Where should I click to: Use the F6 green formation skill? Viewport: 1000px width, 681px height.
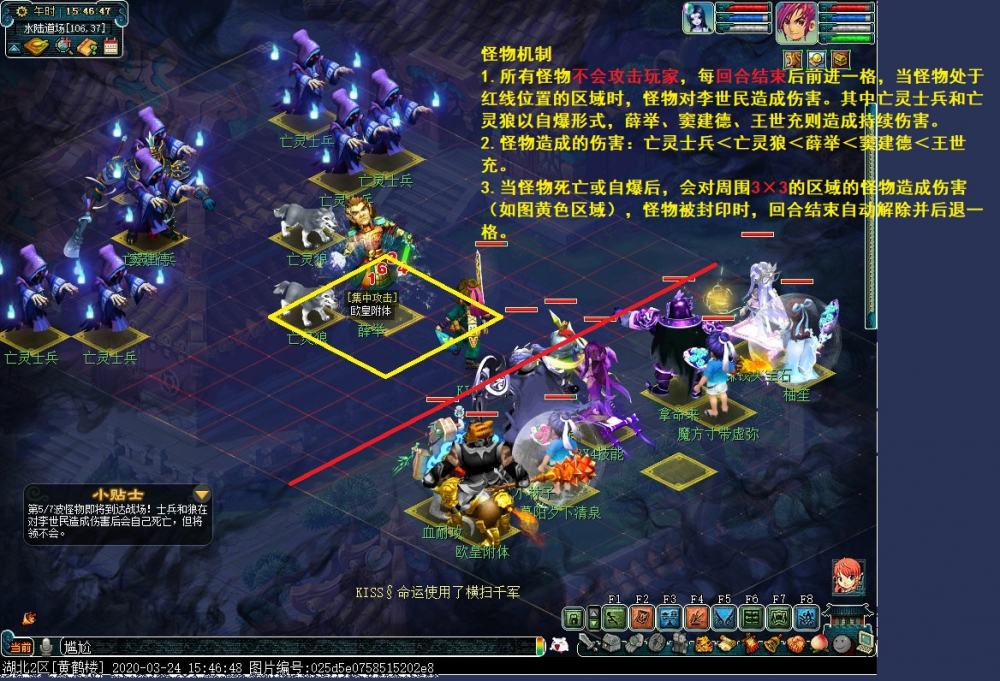click(x=752, y=617)
